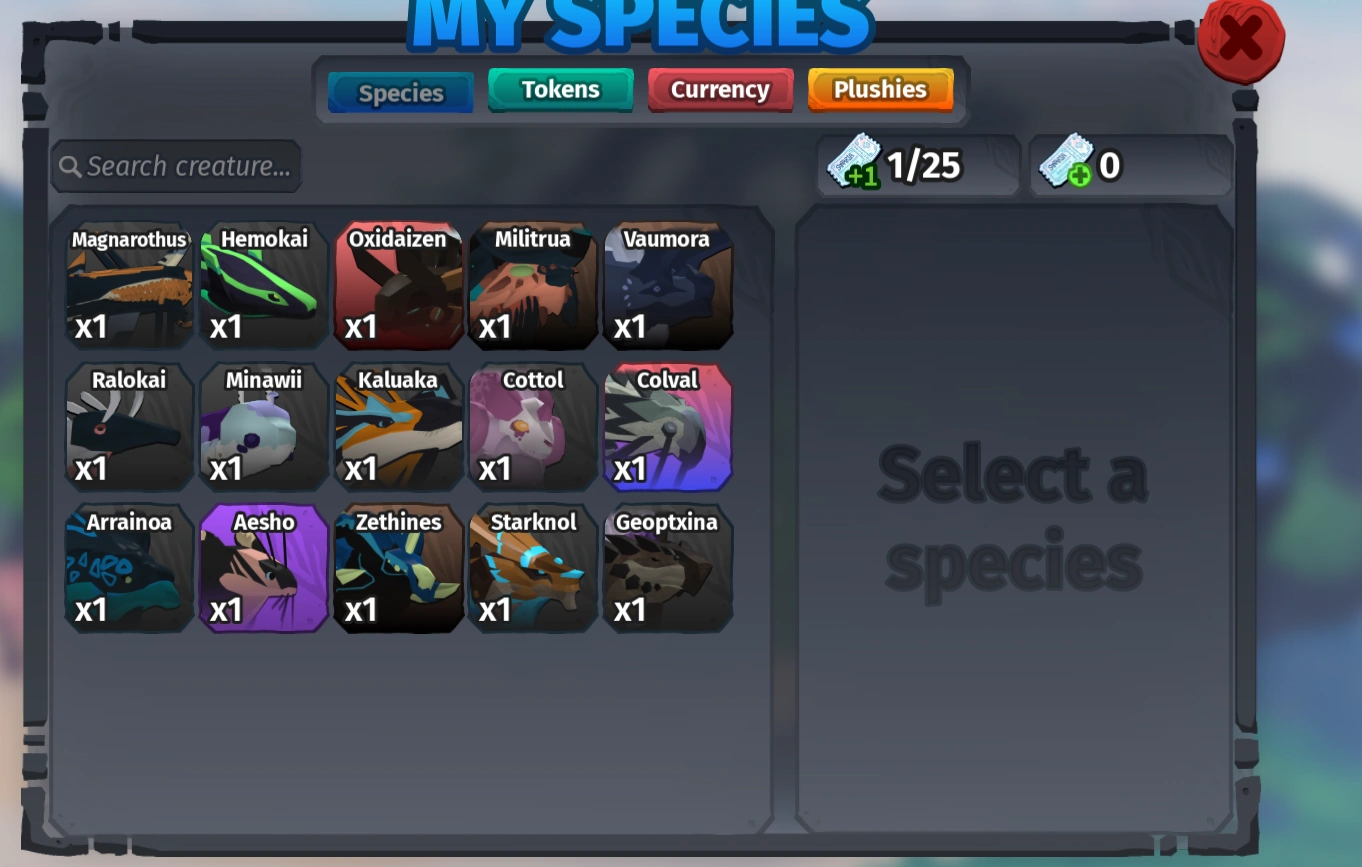This screenshot has height=867, width=1362.
Task: Open the Oxidaizen species icon
Action: coord(397,285)
